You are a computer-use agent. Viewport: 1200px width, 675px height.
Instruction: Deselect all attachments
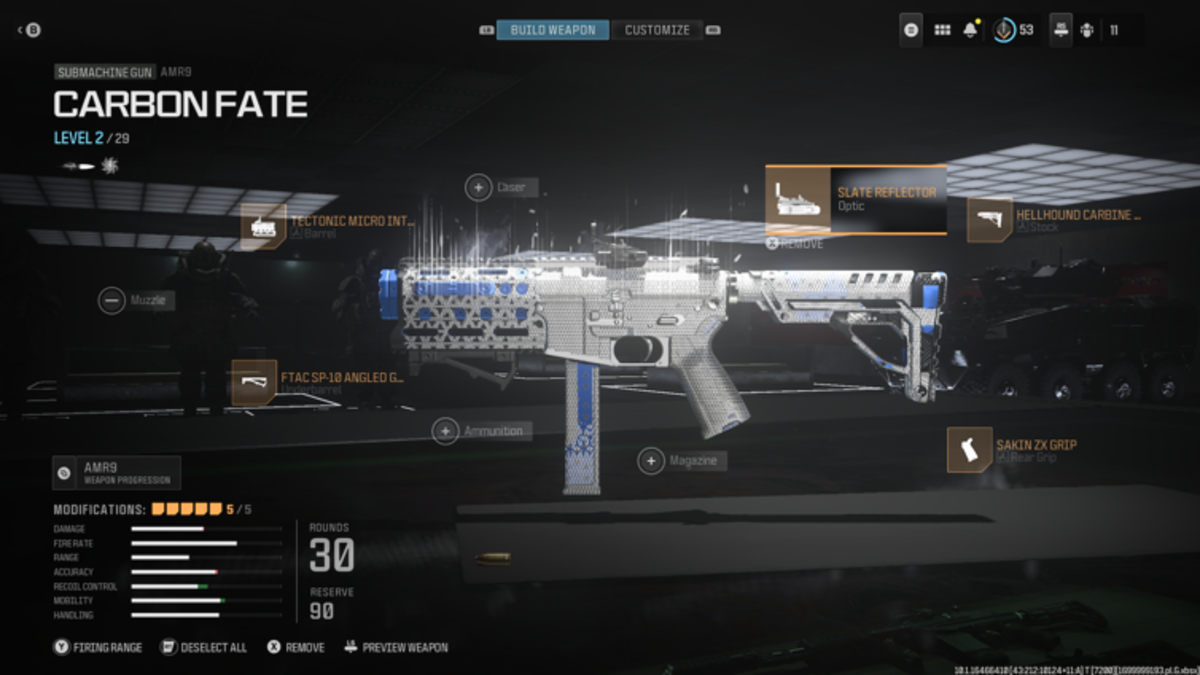204,647
